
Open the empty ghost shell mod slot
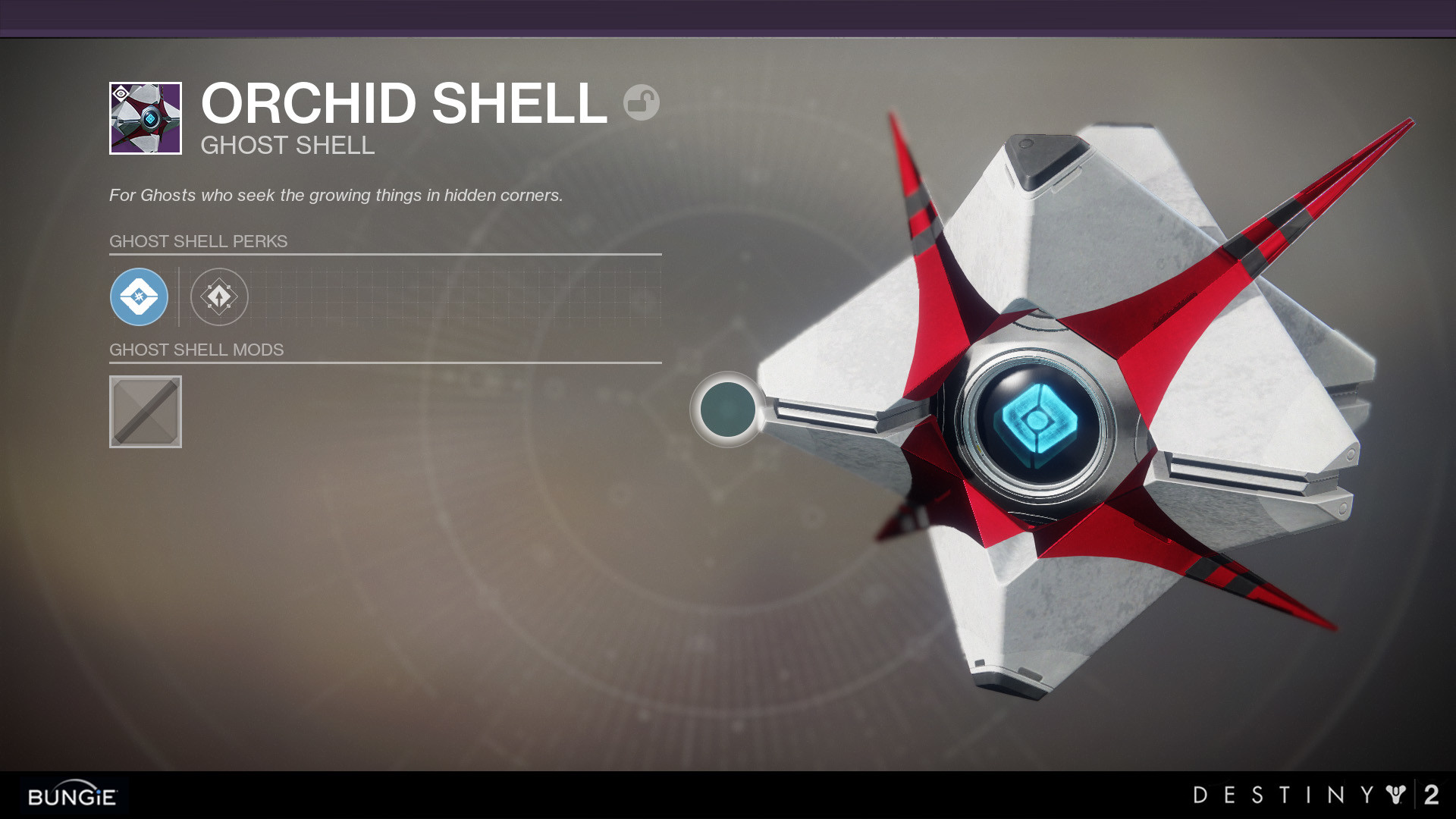[146, 412]
